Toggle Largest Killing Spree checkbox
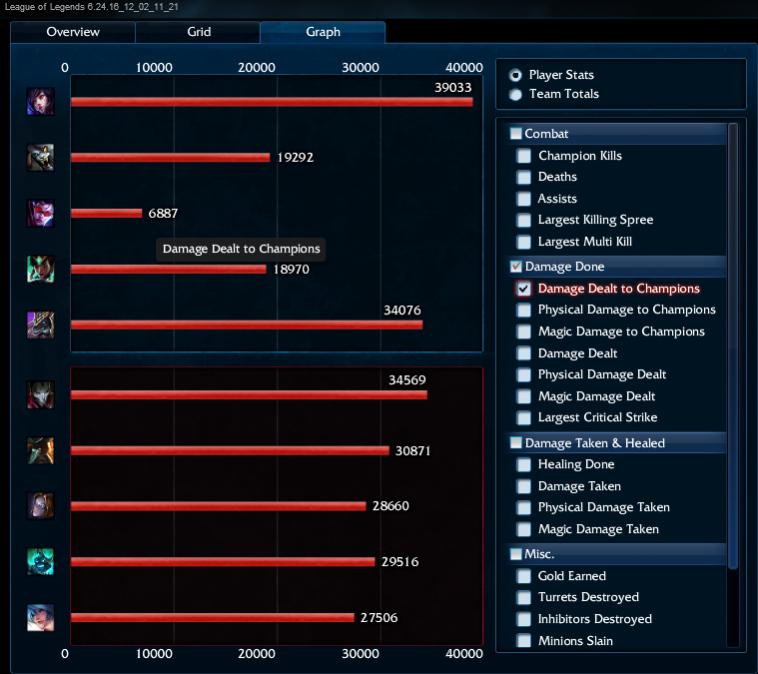This screenshot has width=758, height=674. point(524,220)
